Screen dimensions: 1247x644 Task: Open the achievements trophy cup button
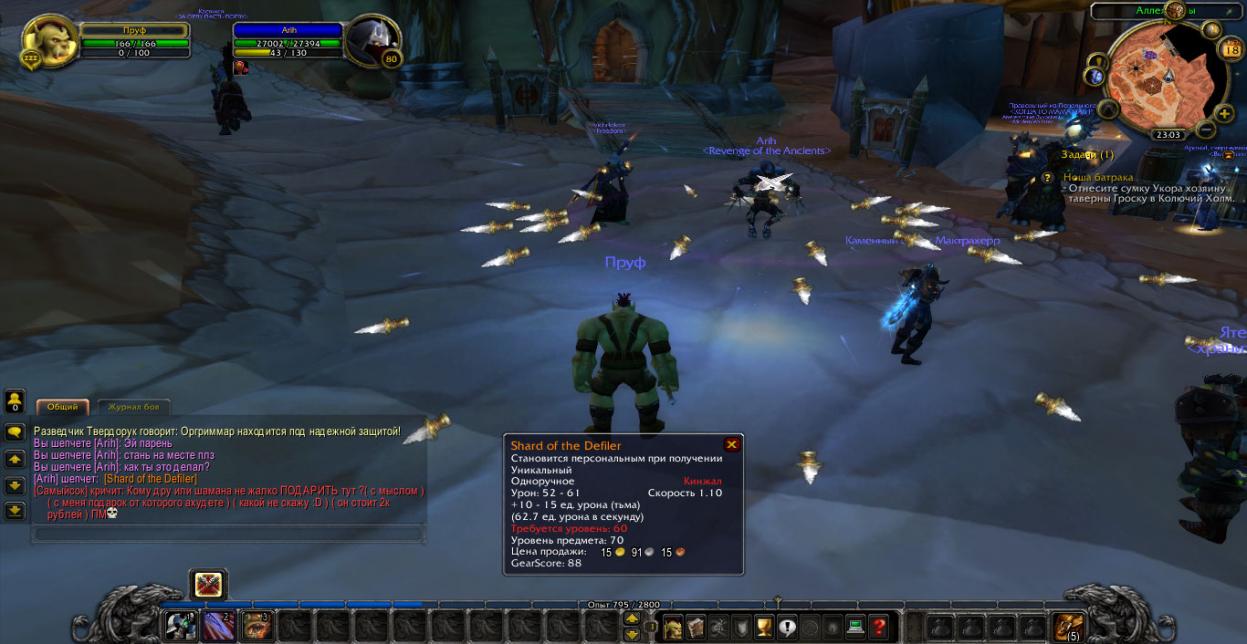click(764, 627)
